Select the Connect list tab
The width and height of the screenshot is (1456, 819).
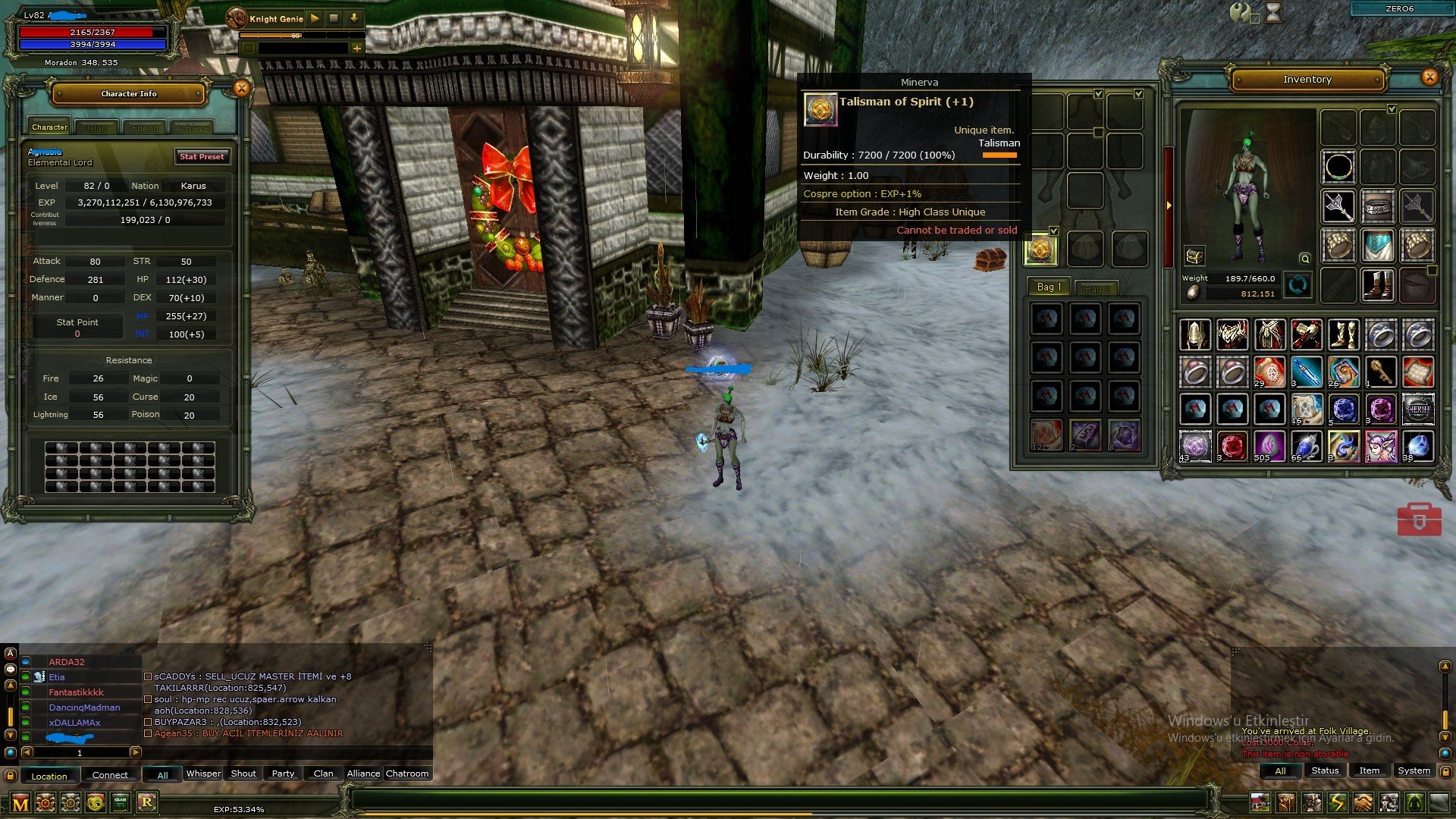tap(110, 775)
